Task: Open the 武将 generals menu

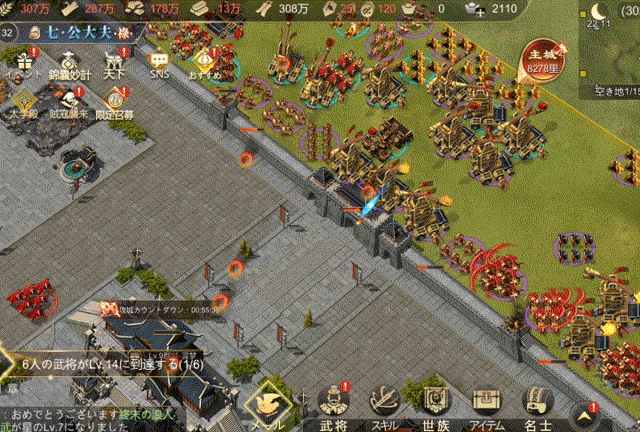Action: click(333, 405)
